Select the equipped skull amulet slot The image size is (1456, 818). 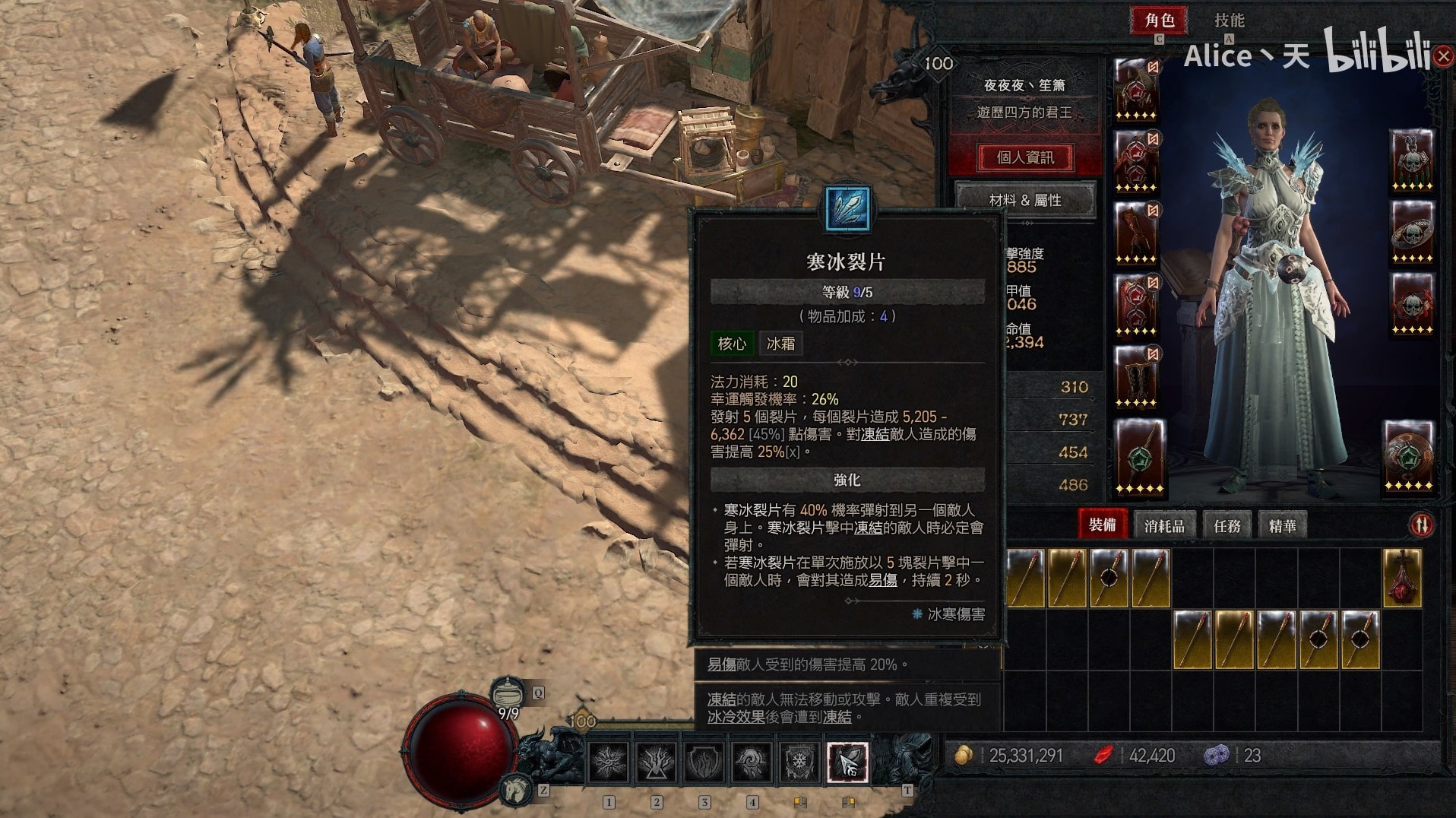coord(1412,161)
